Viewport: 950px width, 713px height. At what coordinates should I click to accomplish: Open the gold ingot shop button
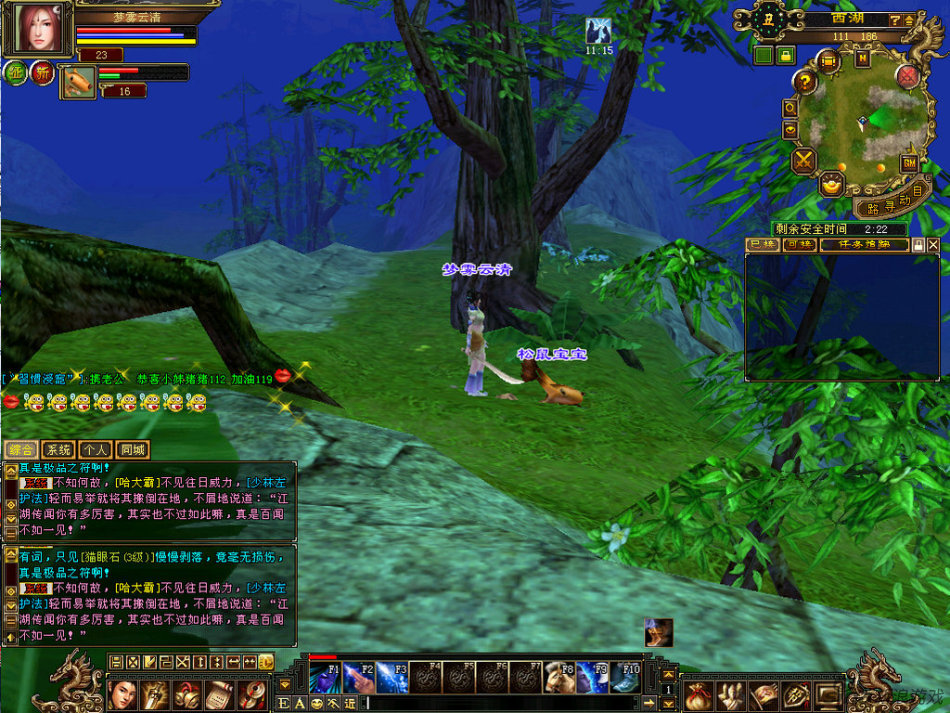(x=831, y=184)
